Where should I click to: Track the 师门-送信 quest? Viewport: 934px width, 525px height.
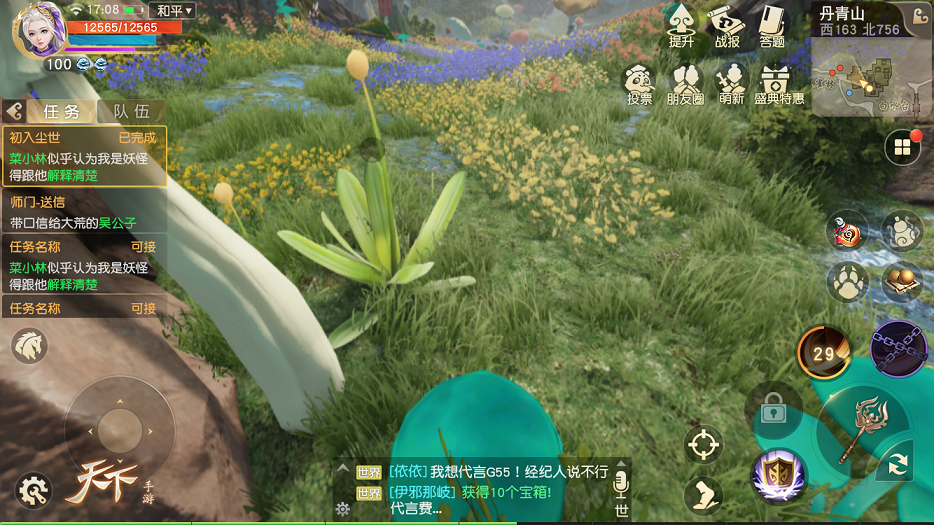point(84,212)
